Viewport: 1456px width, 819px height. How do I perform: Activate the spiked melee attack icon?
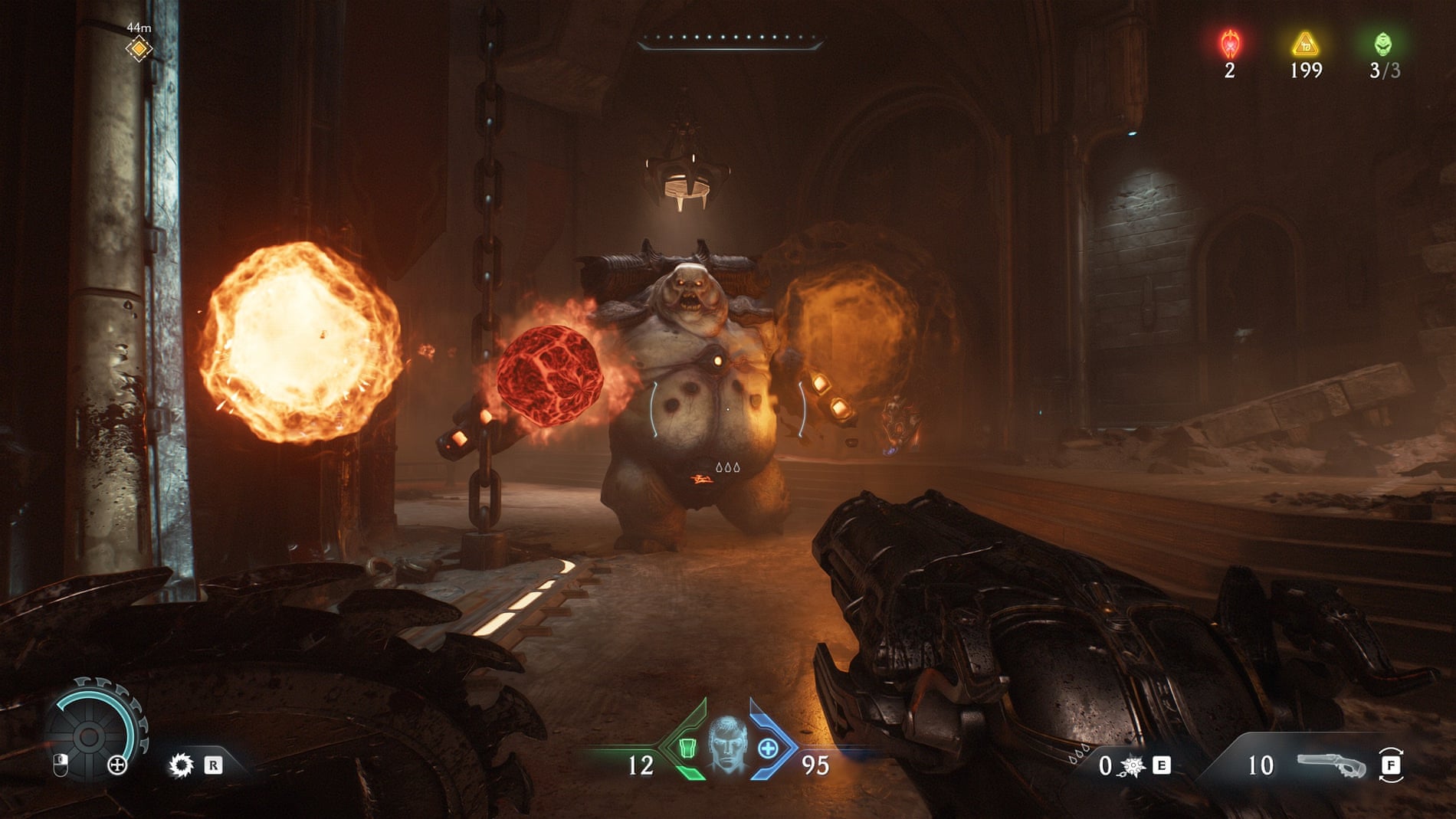pos(182,765)
